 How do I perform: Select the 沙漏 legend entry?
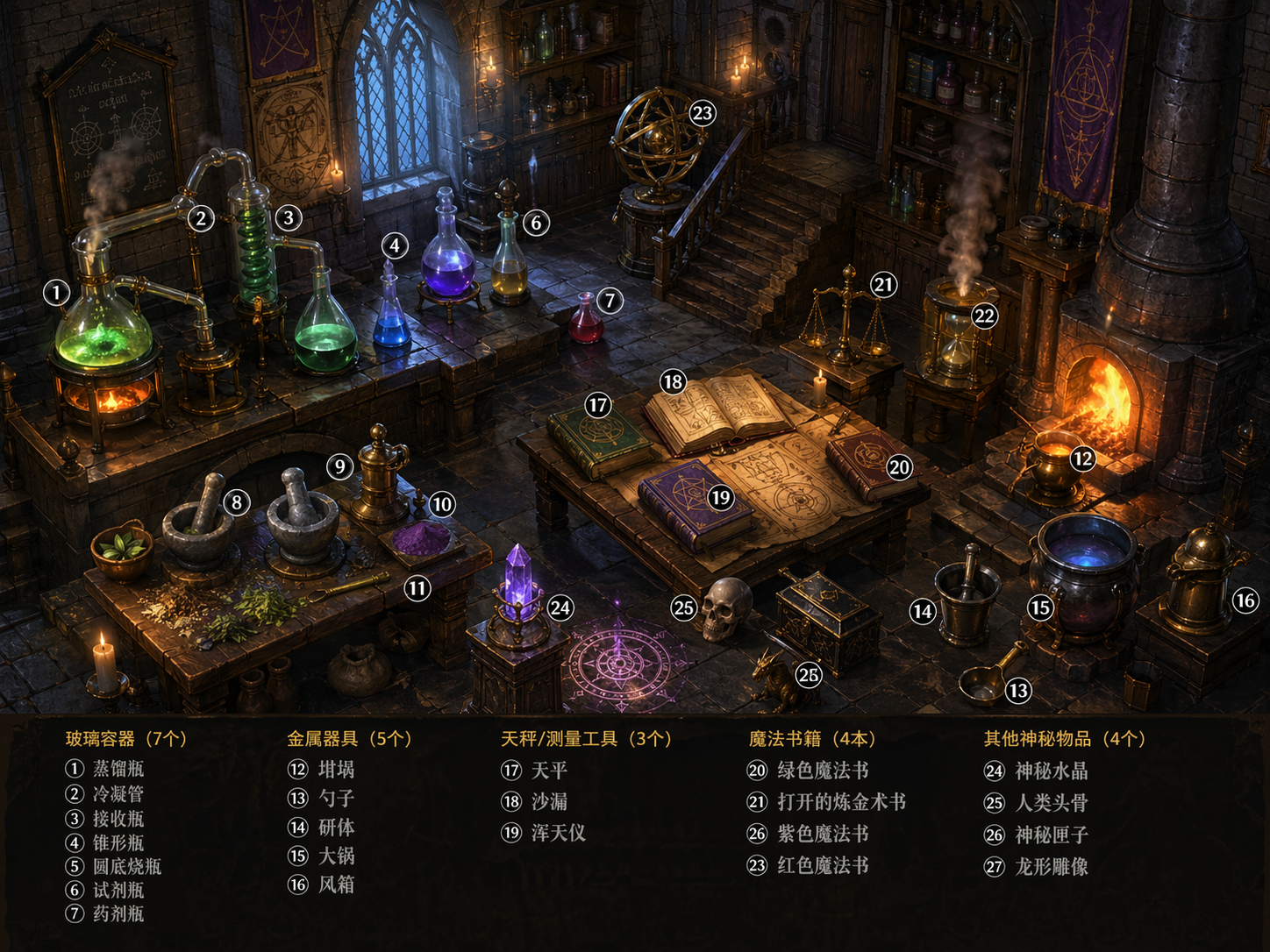point(549,801)
